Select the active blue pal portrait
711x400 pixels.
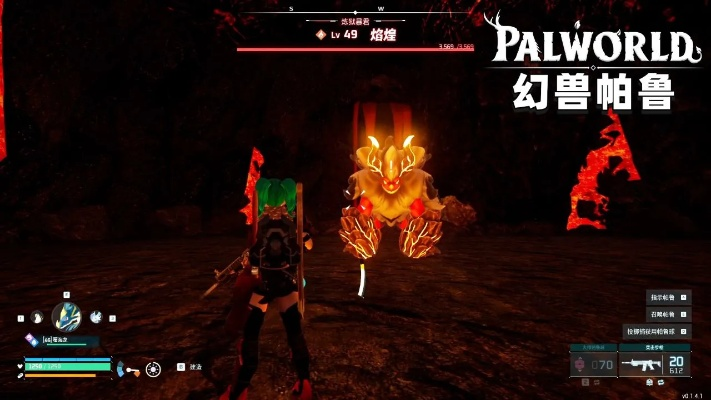(67, 317)
